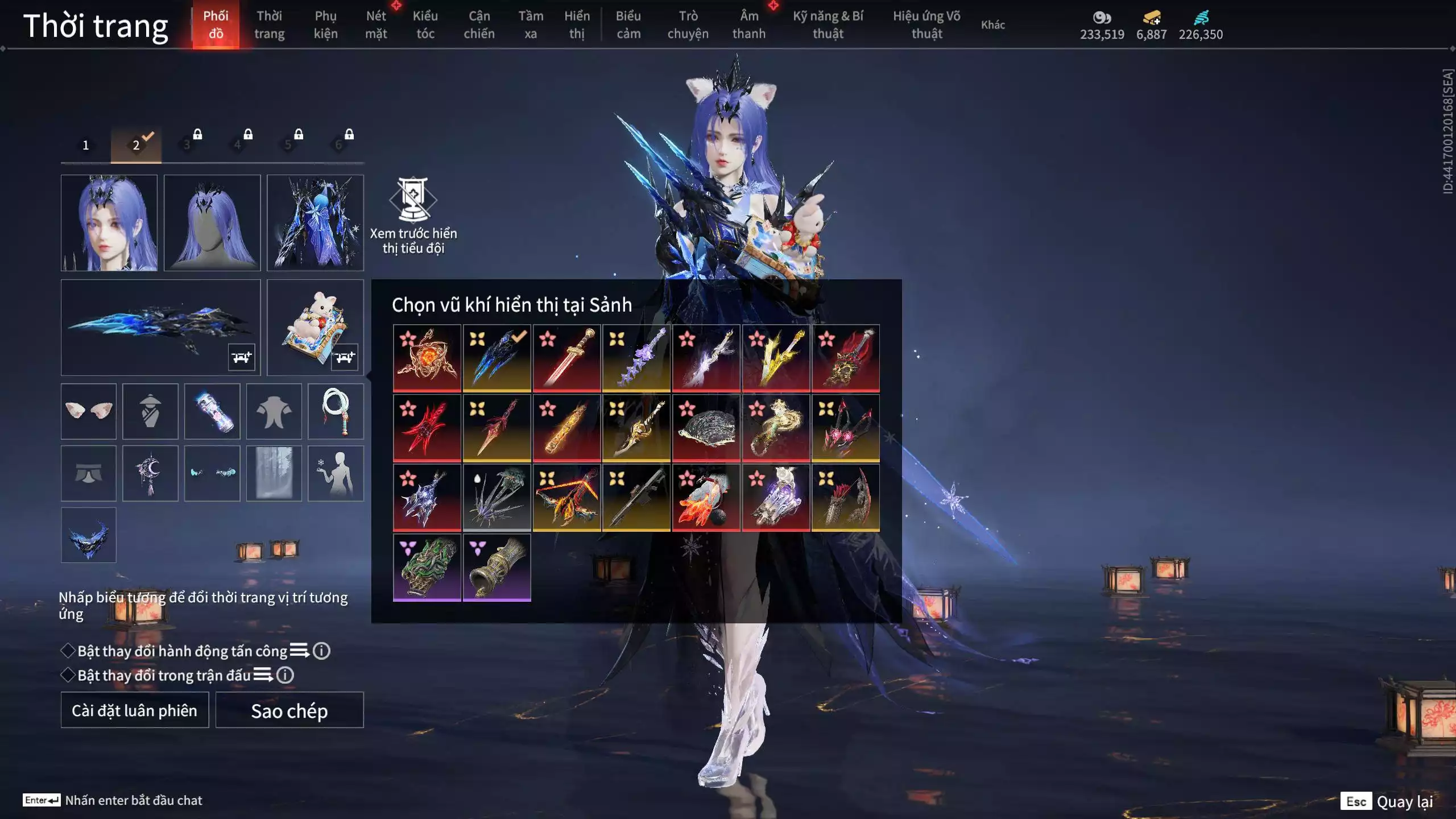Switch to outfit preset 1
Image resolution: width=1456 pixels, height=819 pixels.
[86, 145]
